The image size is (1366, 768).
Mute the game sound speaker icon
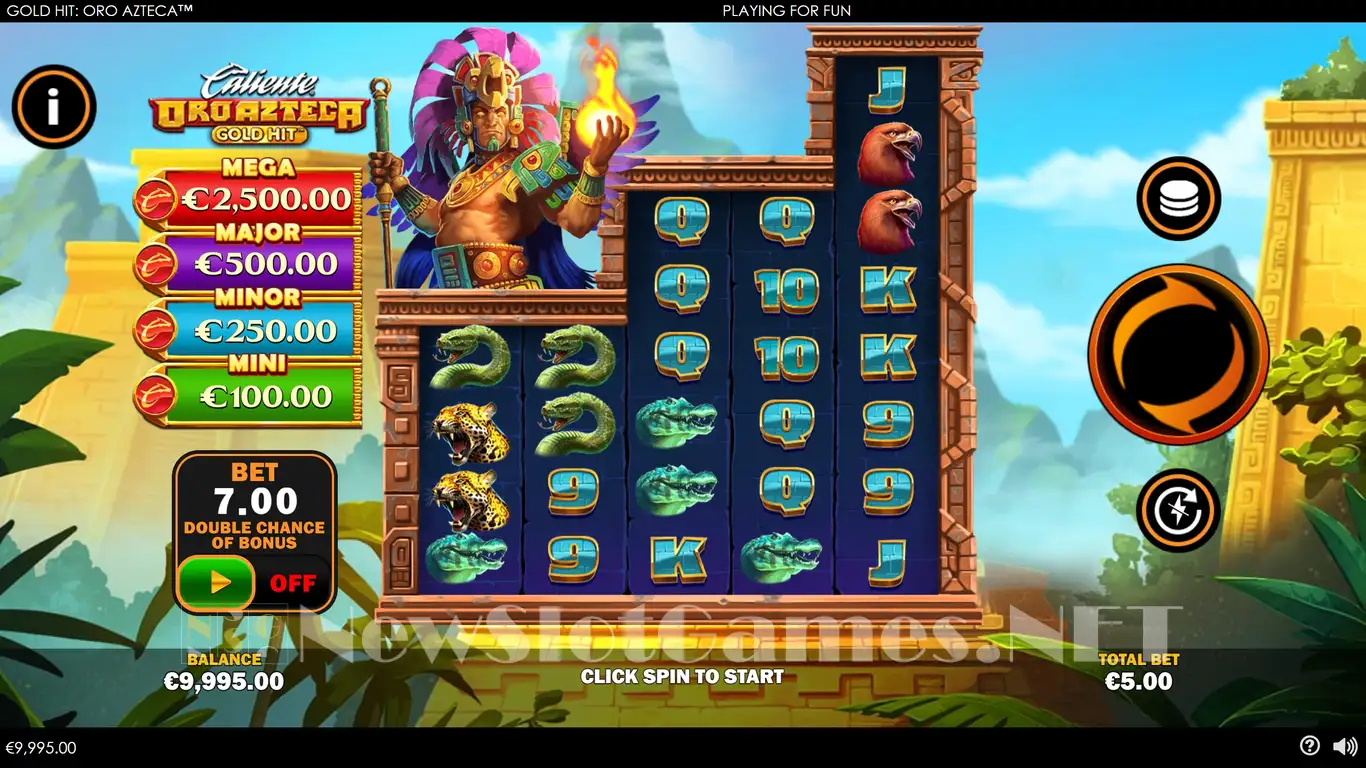(x=1345, y=746)
